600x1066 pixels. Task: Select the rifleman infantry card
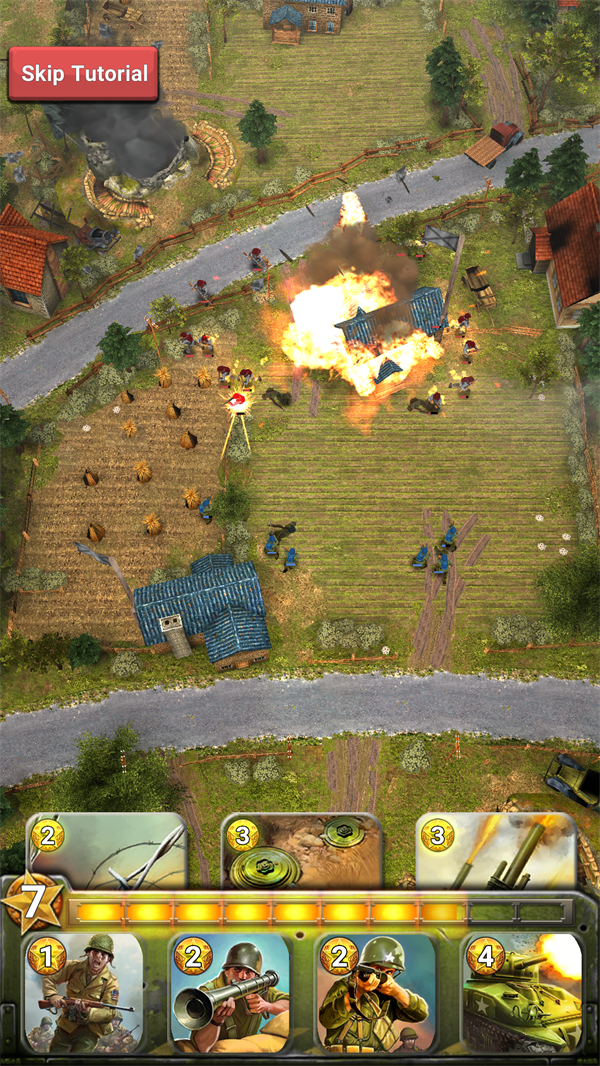point(83,993)
